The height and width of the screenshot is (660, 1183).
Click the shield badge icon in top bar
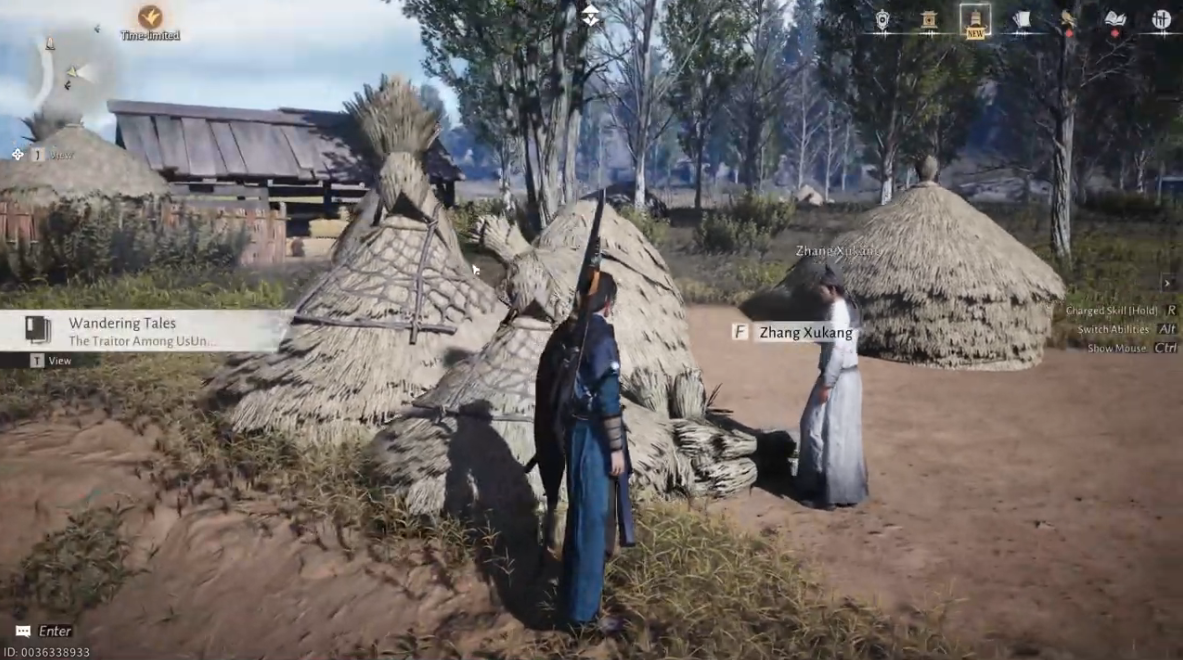point(882,20)
